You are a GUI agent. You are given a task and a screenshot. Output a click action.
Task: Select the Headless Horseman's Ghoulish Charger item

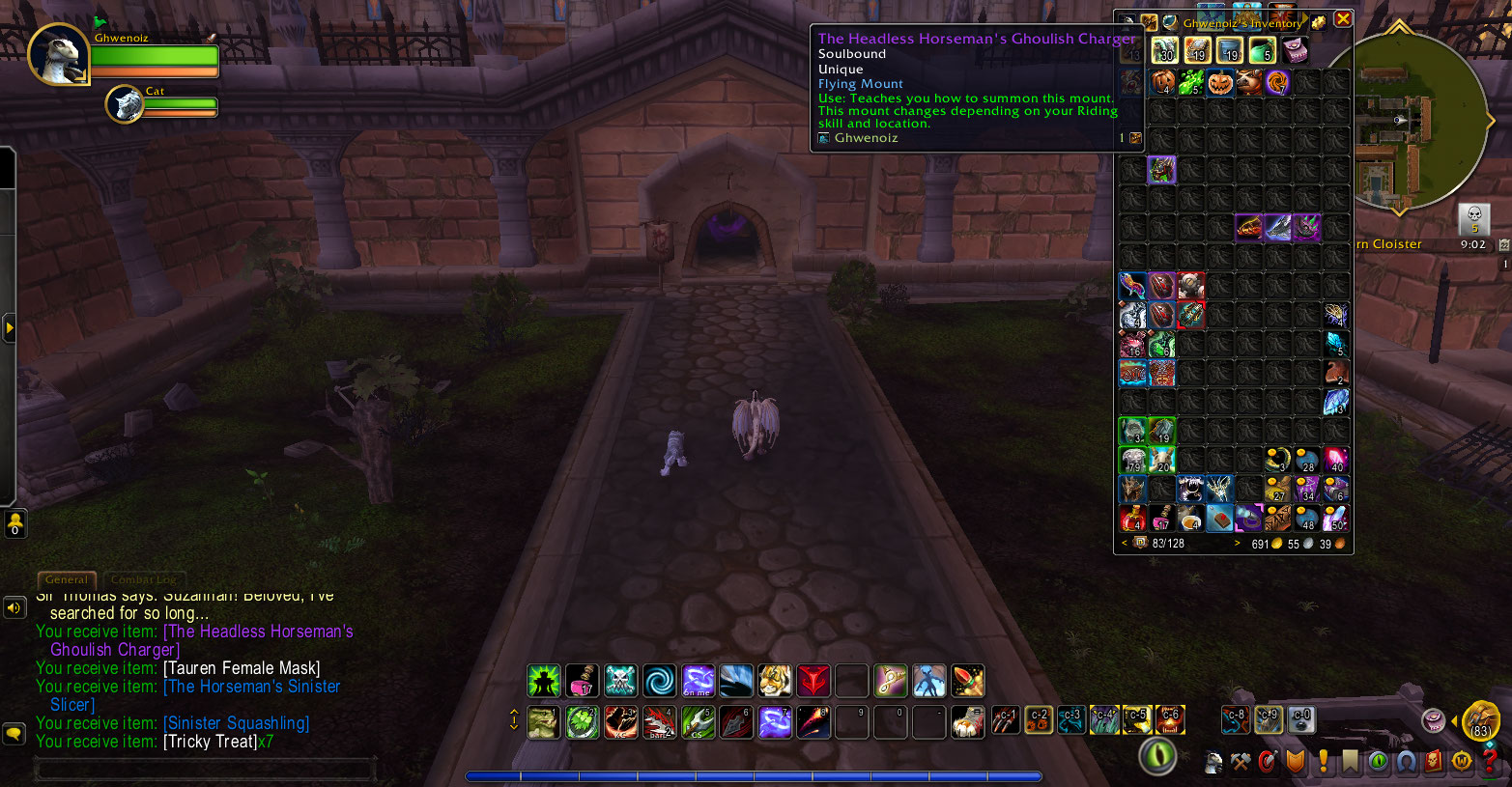coord(1161,170)
